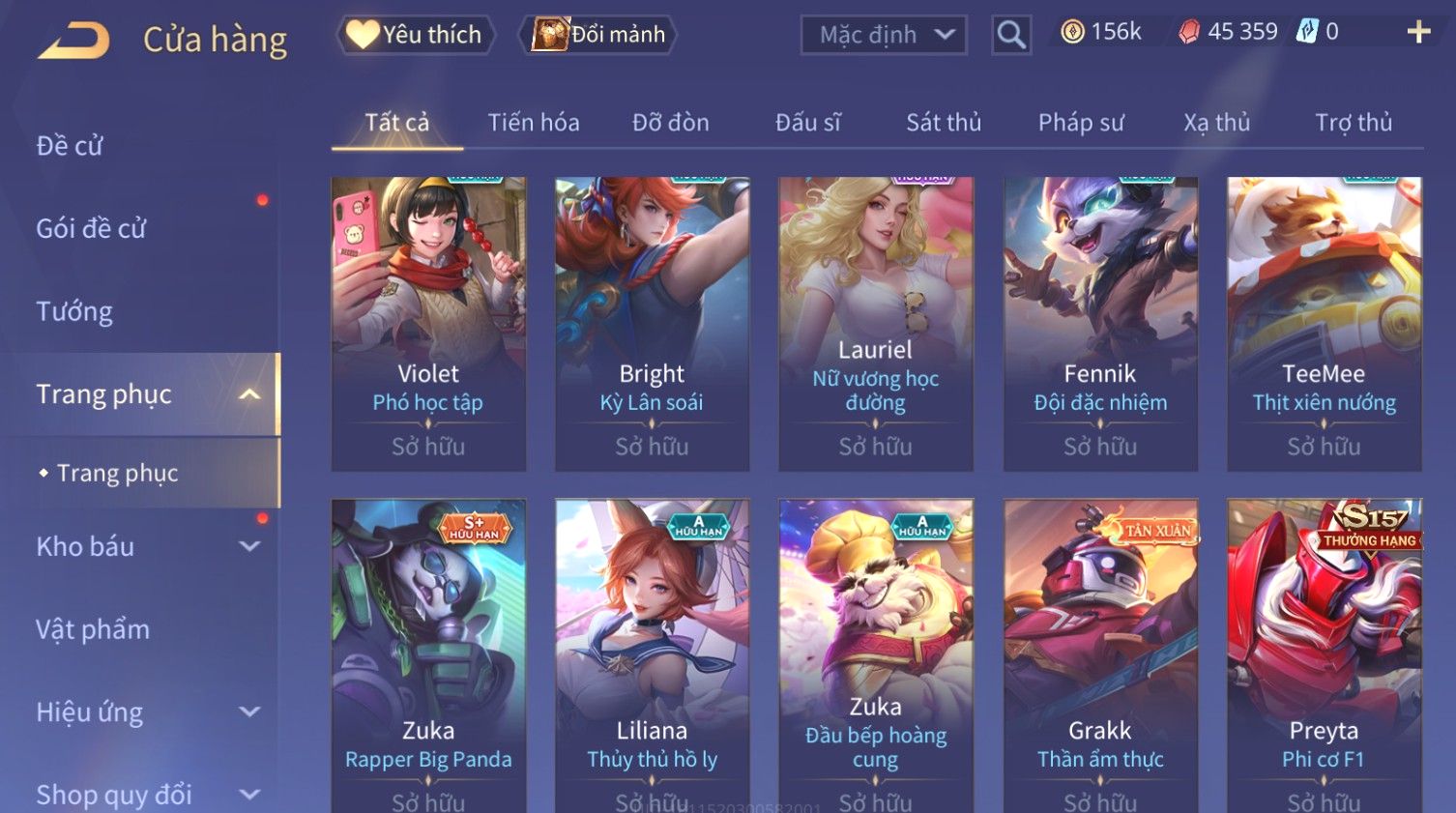Select the Violet Phó học tập skin card
The width and height of the screenshot is (1456, 813).
[428, 323]
